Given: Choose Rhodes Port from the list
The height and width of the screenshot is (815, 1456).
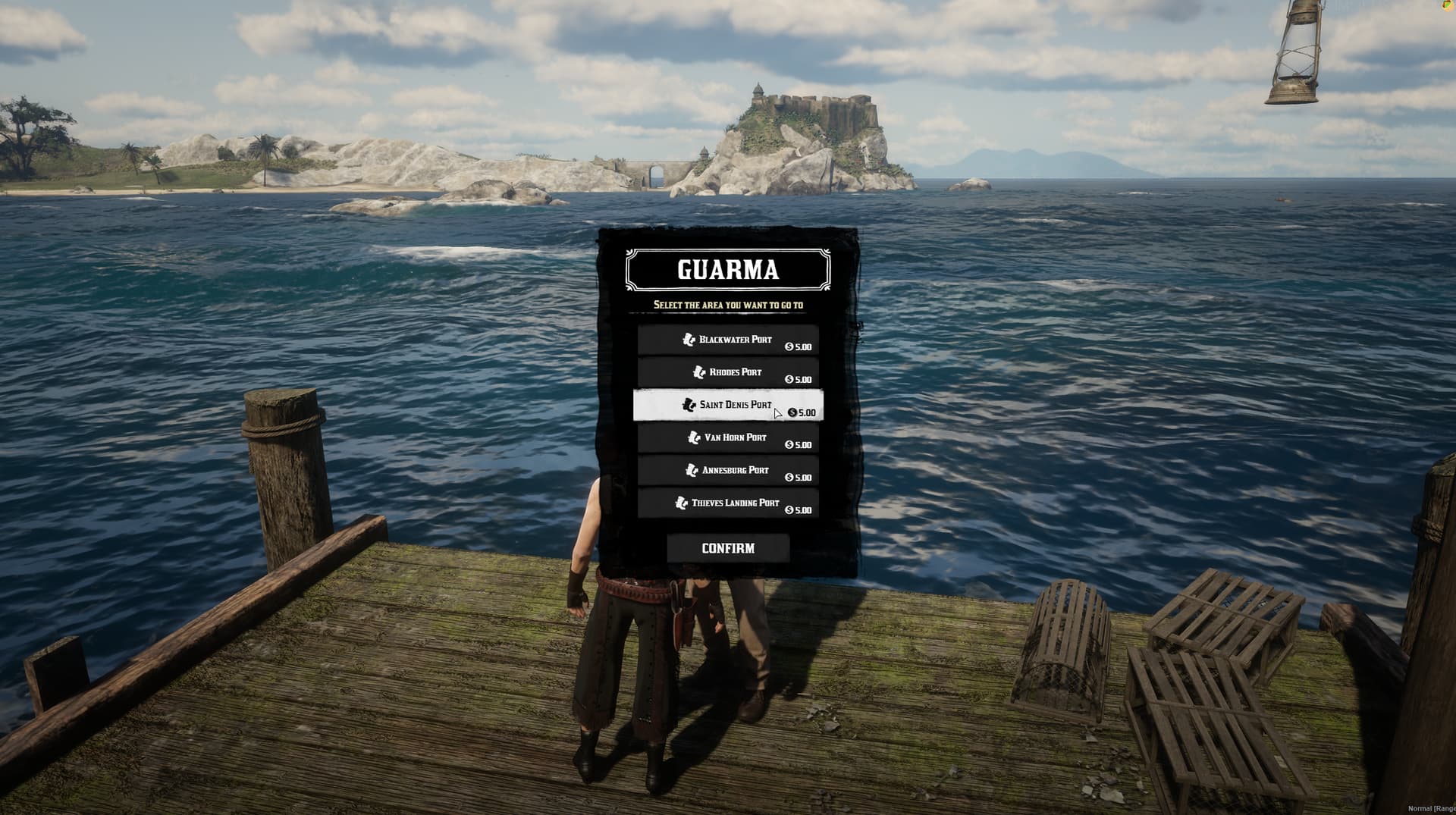Looking at the screenshot, I should tap(728, 373).
